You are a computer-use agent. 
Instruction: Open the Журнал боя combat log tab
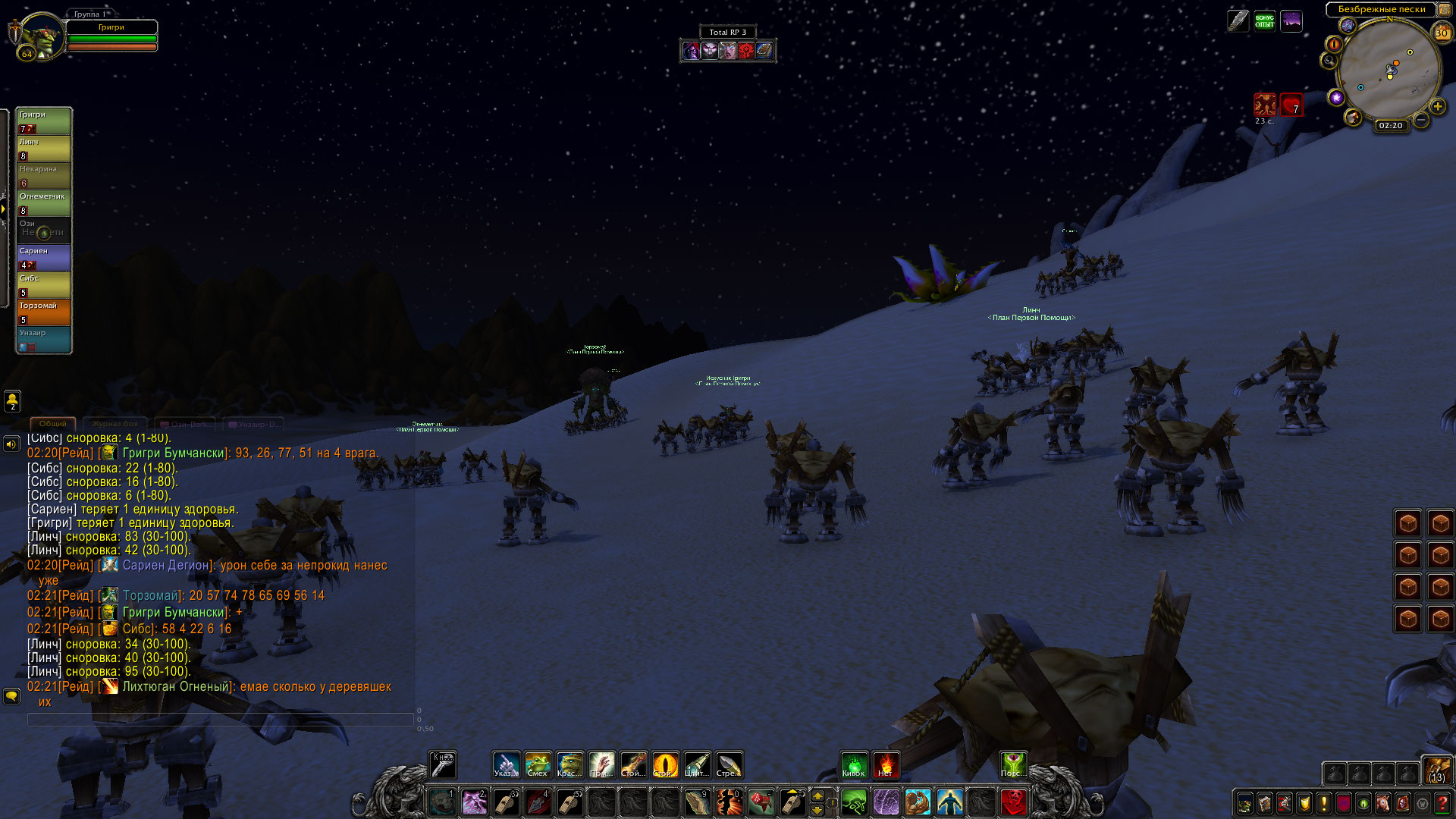tap(115, 424)
